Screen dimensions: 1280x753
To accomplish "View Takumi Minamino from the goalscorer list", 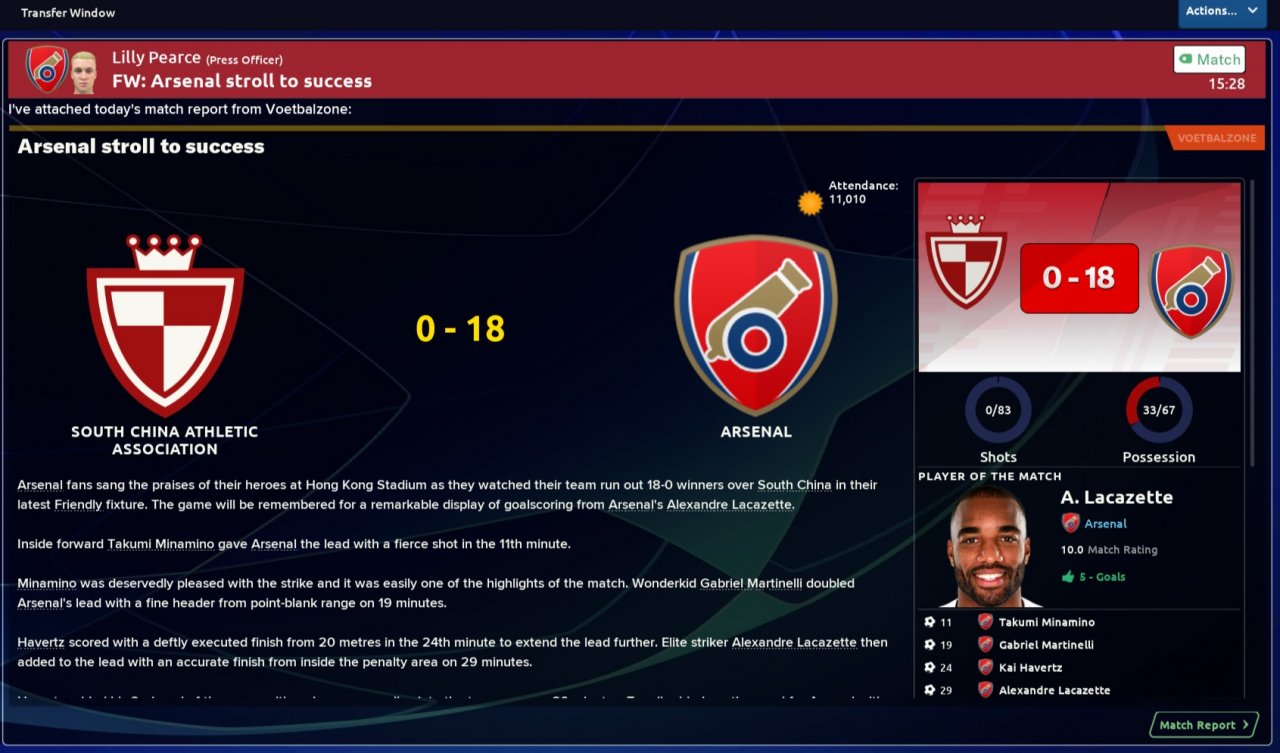I will 1046,622.
